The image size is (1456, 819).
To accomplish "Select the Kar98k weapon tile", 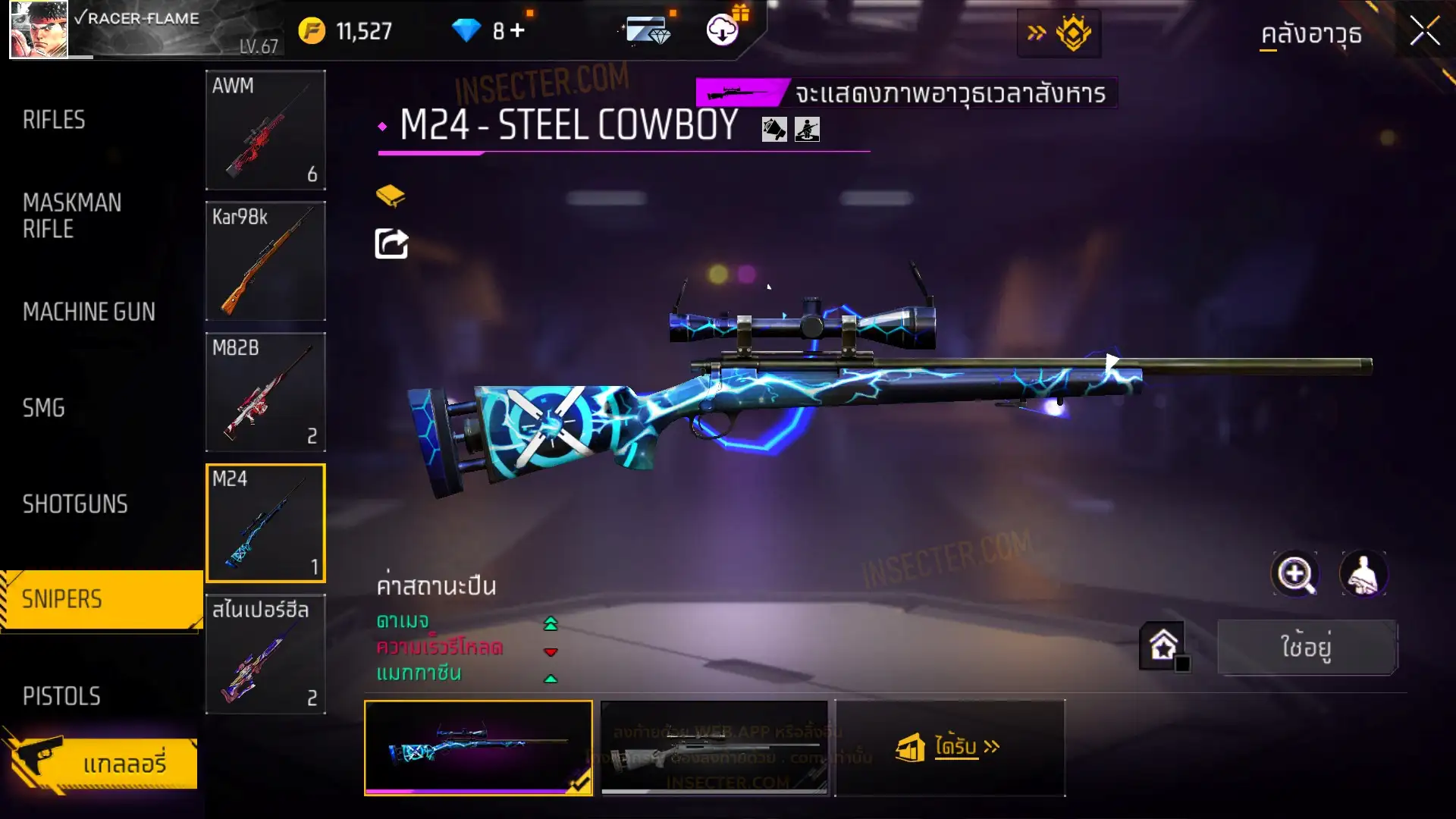I will (265, 261).
